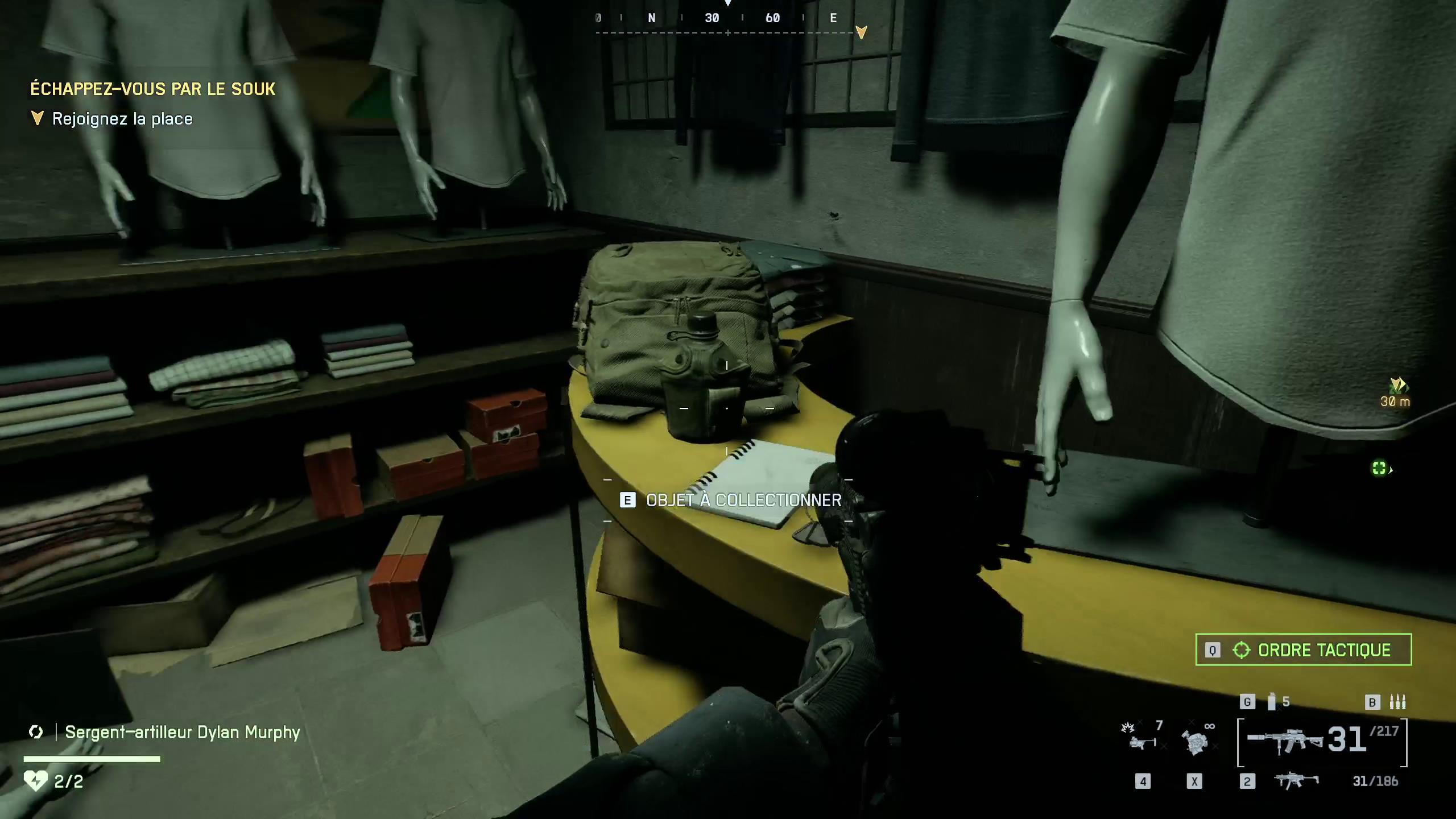Click the heart revive counter icon

pyautogui.click(x=35, y=781)
